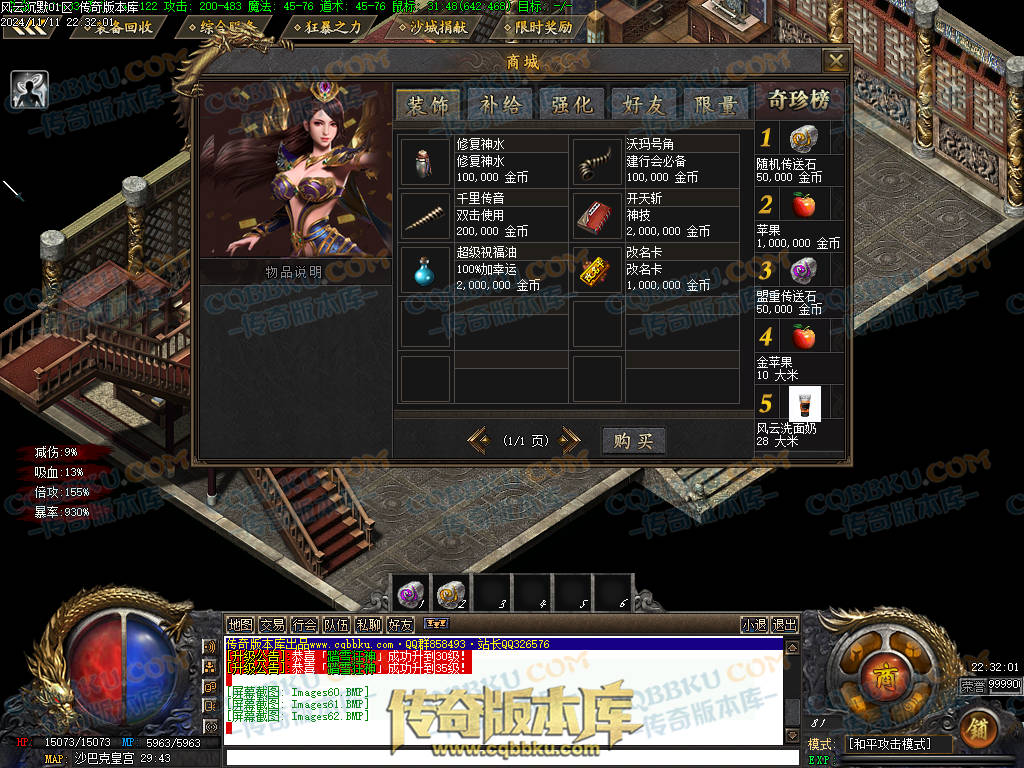Open the 限时奖励 top menu
1024x768 pixels.
point(543,27)
